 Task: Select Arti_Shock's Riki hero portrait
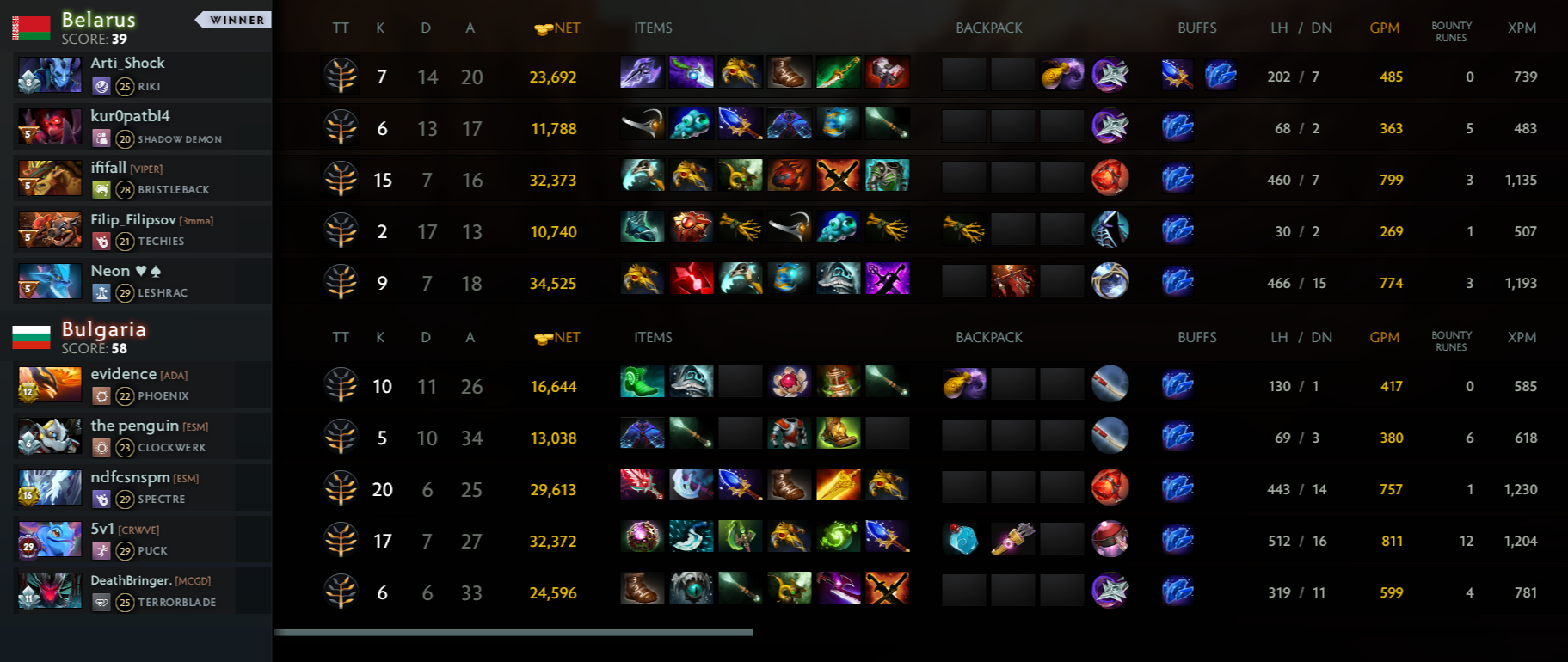click(50, 76)
